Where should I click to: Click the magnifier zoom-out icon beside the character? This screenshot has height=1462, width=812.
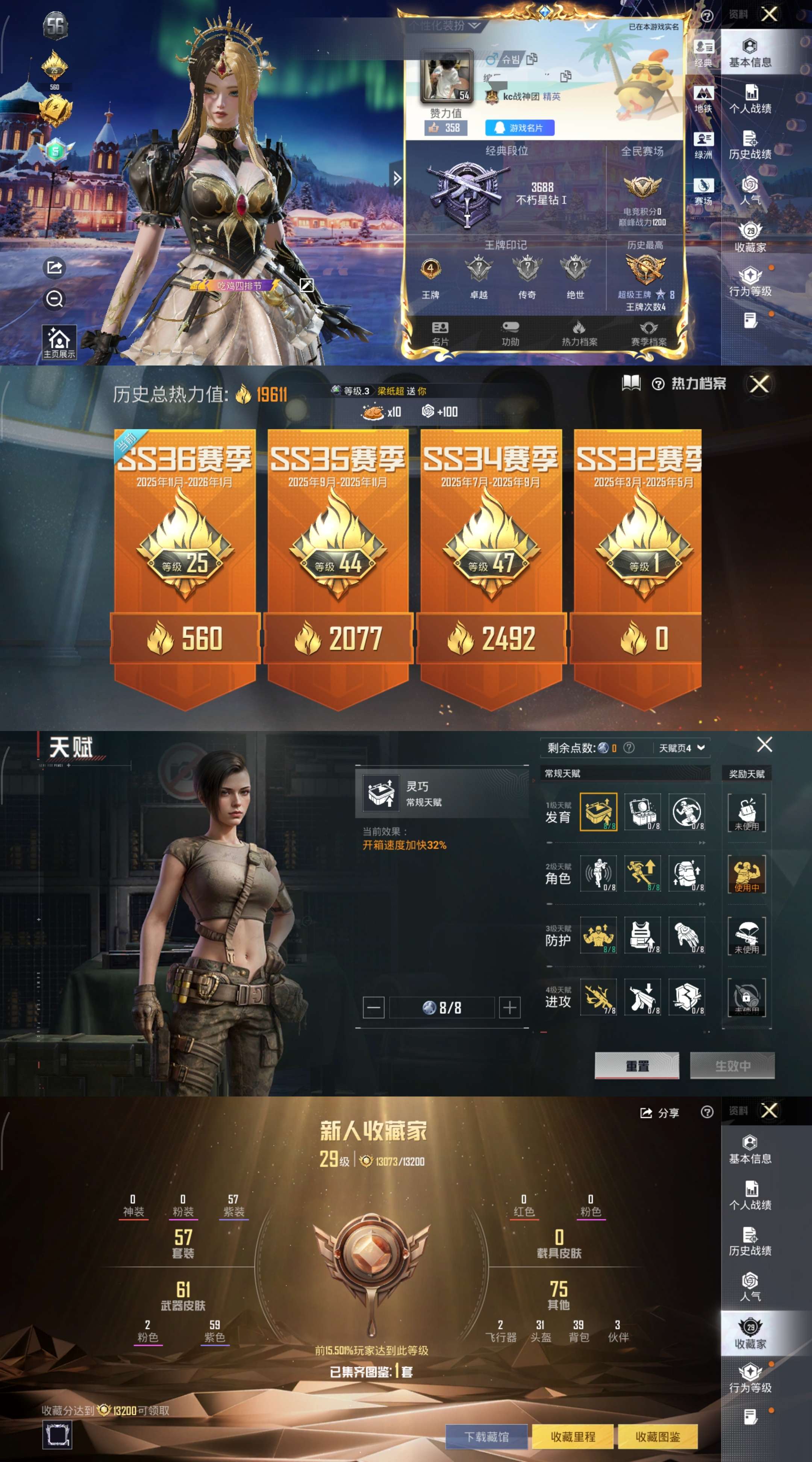55,299
